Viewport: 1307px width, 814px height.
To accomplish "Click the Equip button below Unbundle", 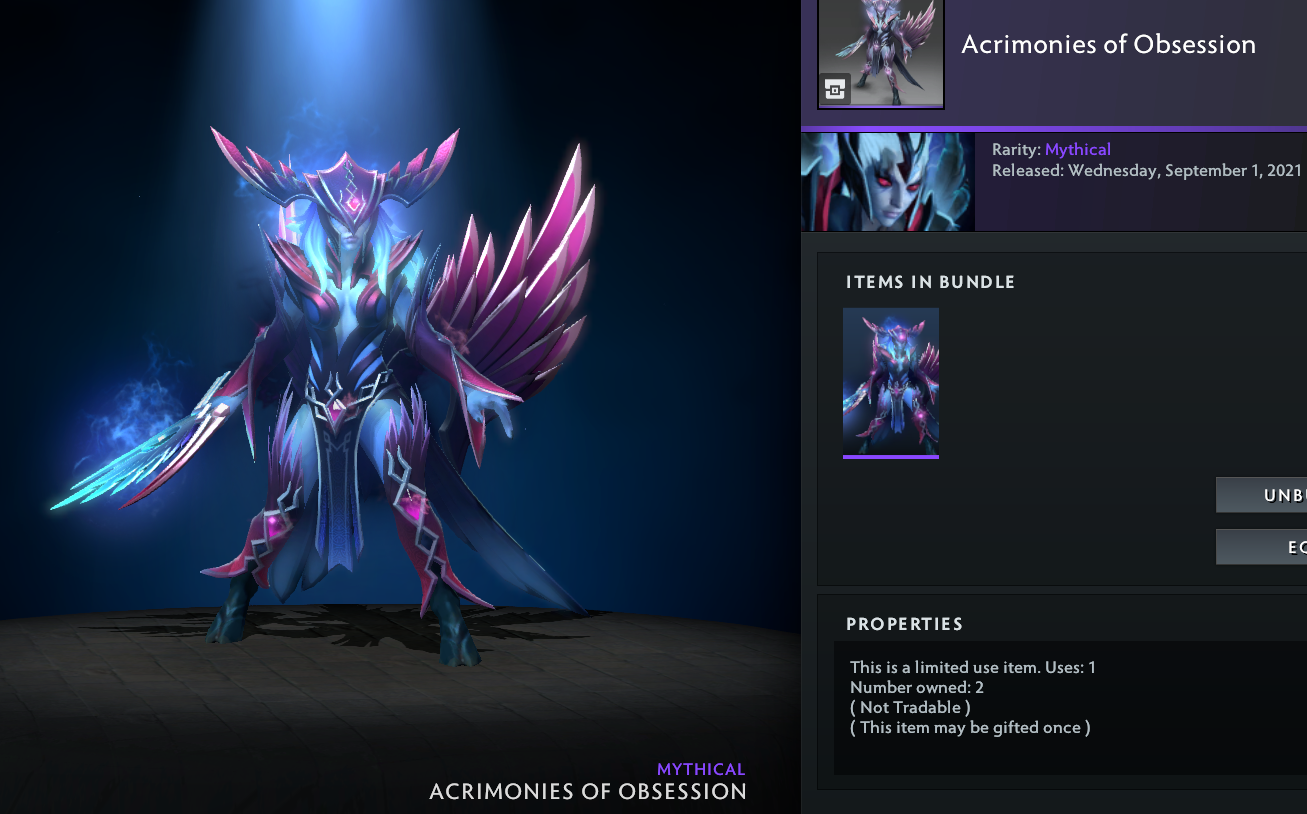I will click(x=1262, y=547).
